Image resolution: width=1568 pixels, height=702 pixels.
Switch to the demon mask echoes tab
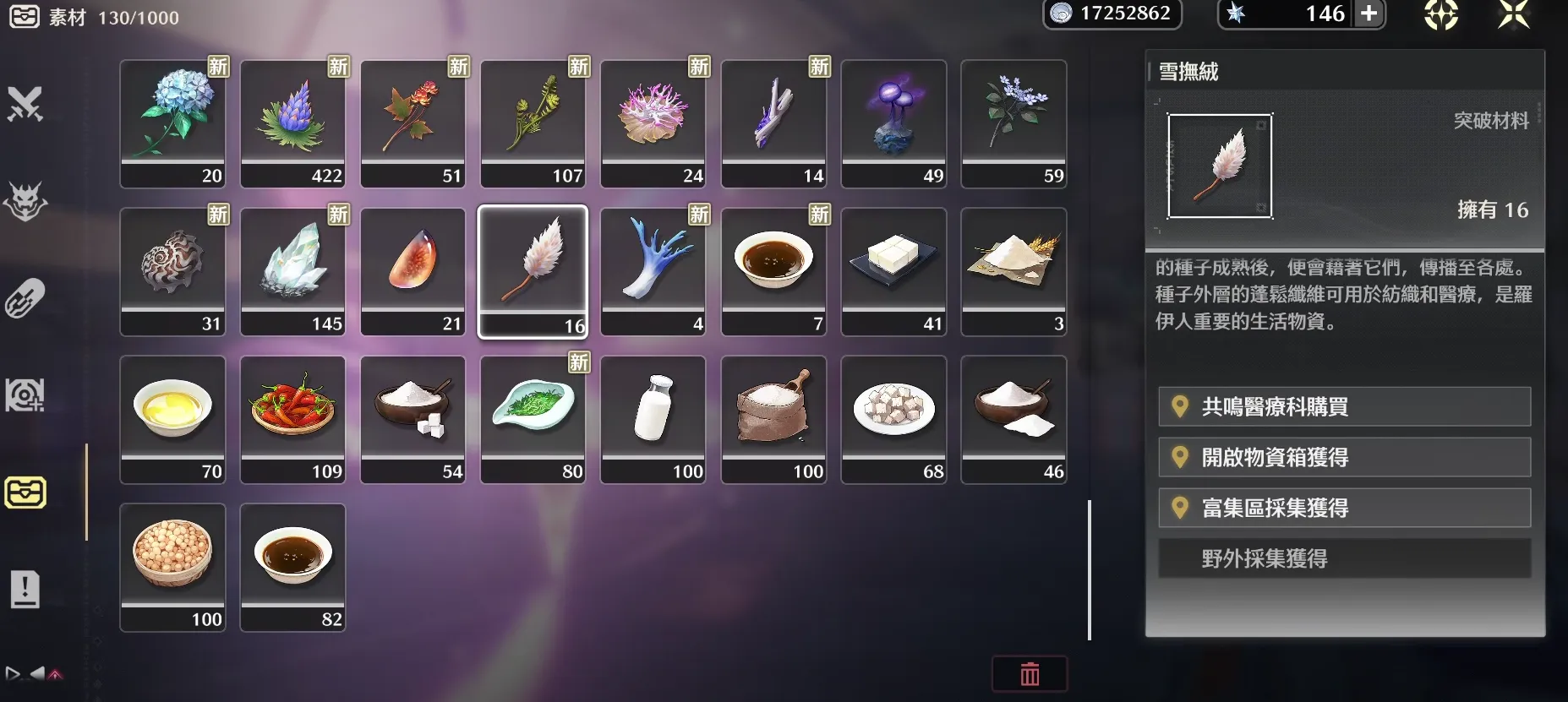tap(25, 202)
